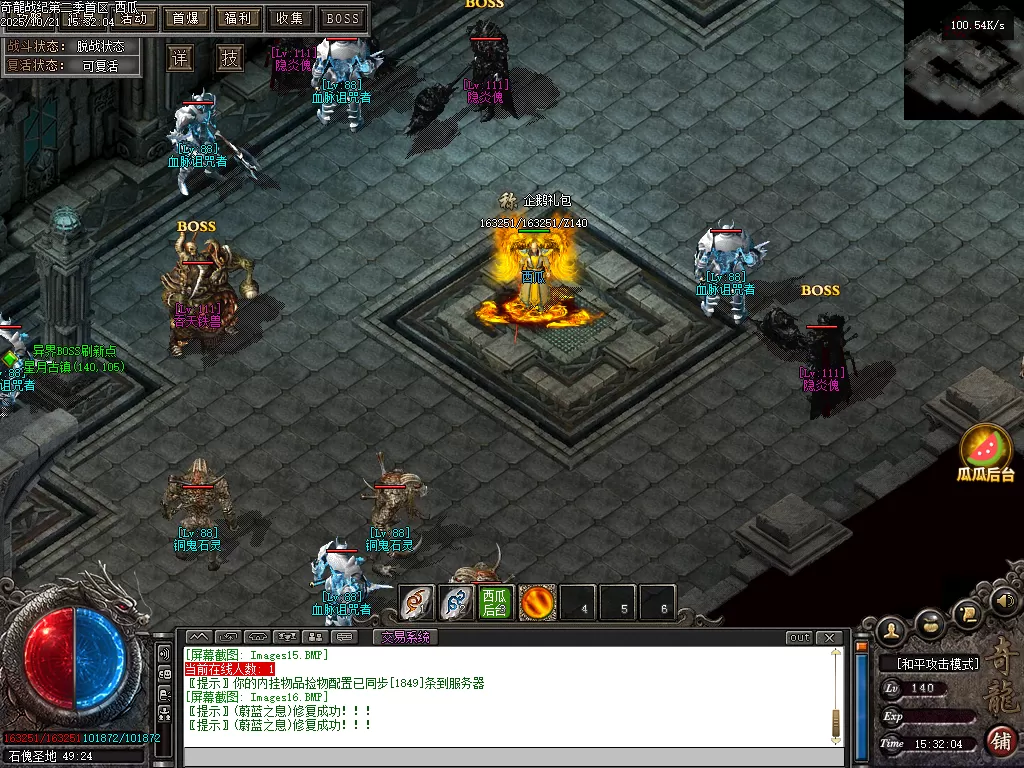This screenshot has height=768, width=1024.
Task: Click the 详 details button
Action: tap(180, 58)
